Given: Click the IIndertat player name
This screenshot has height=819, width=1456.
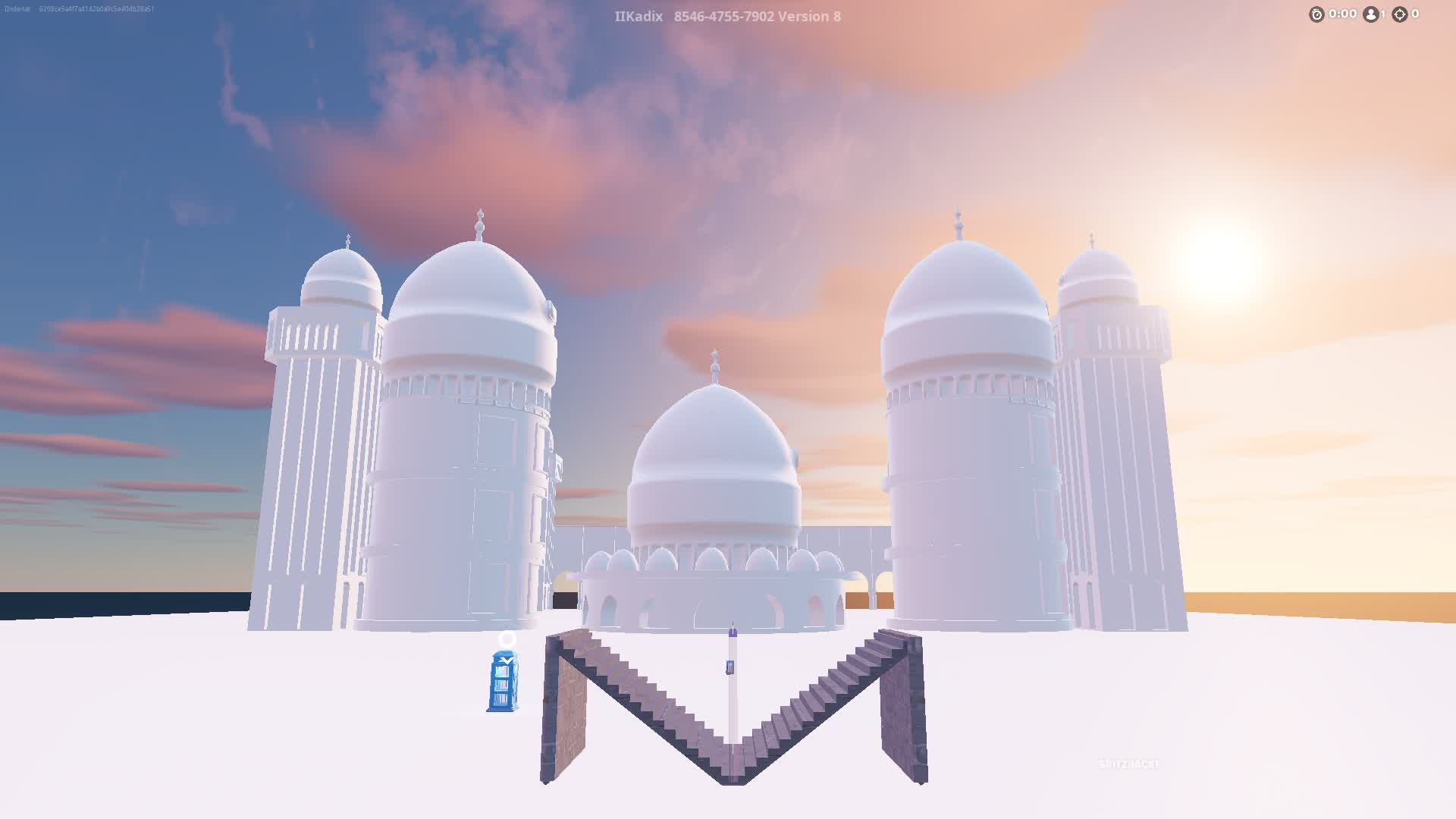Looking at the screenshot, I should (17, 9).
